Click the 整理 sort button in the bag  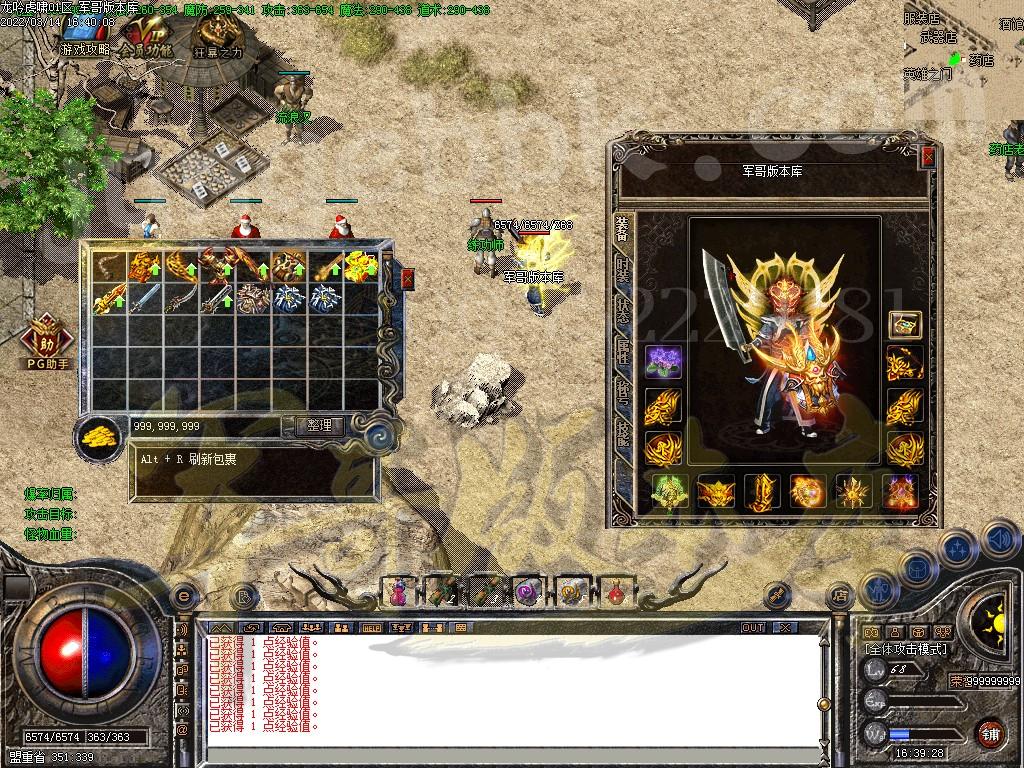pos(319,425)
